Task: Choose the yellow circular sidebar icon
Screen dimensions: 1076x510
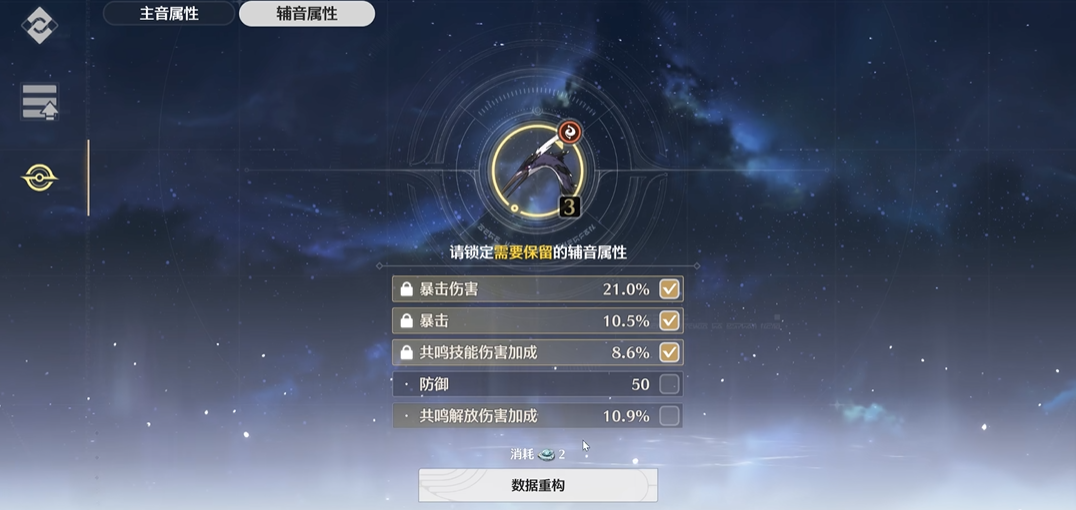Action: (40, 178)
